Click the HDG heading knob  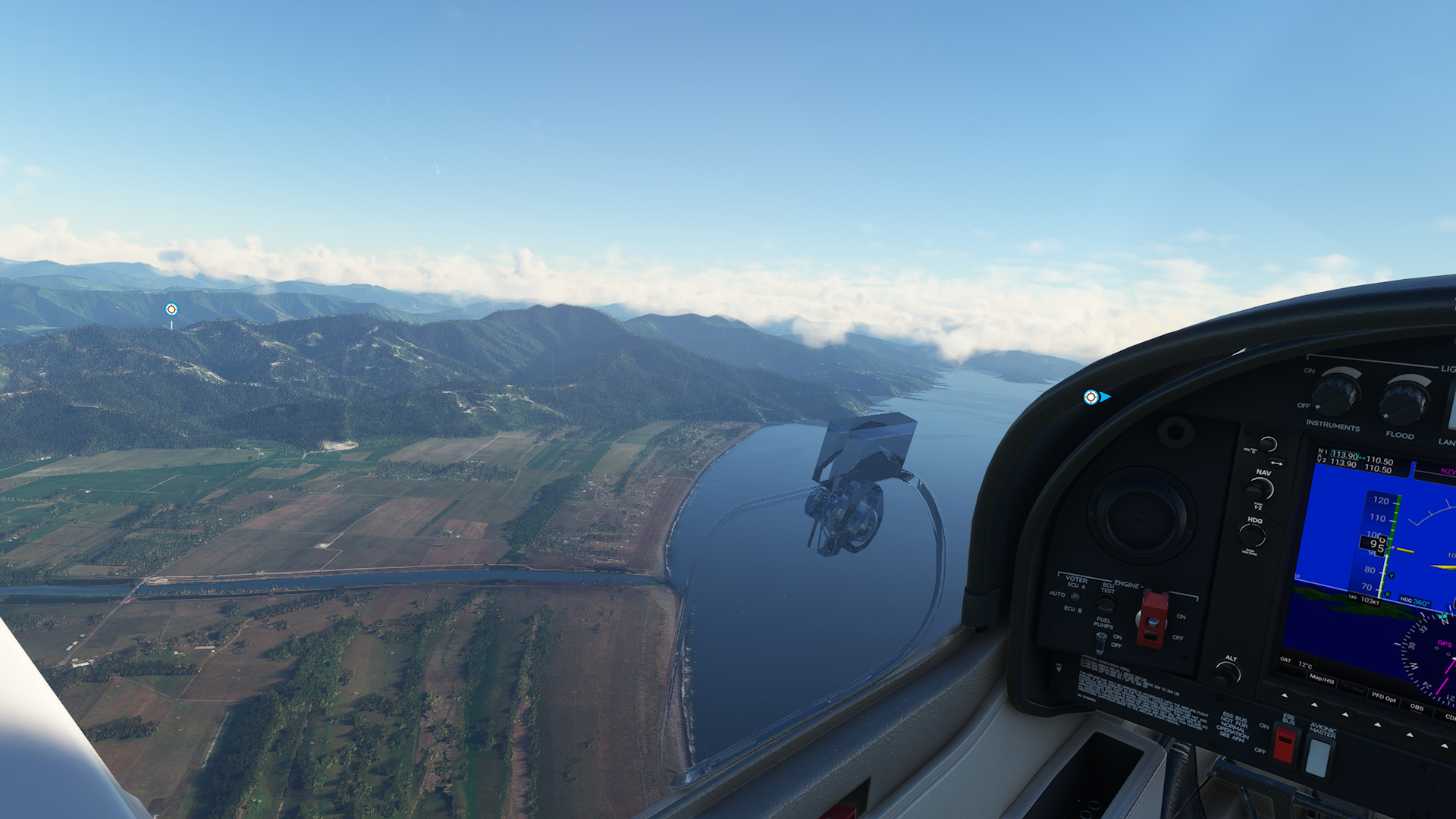(1253, 535)
